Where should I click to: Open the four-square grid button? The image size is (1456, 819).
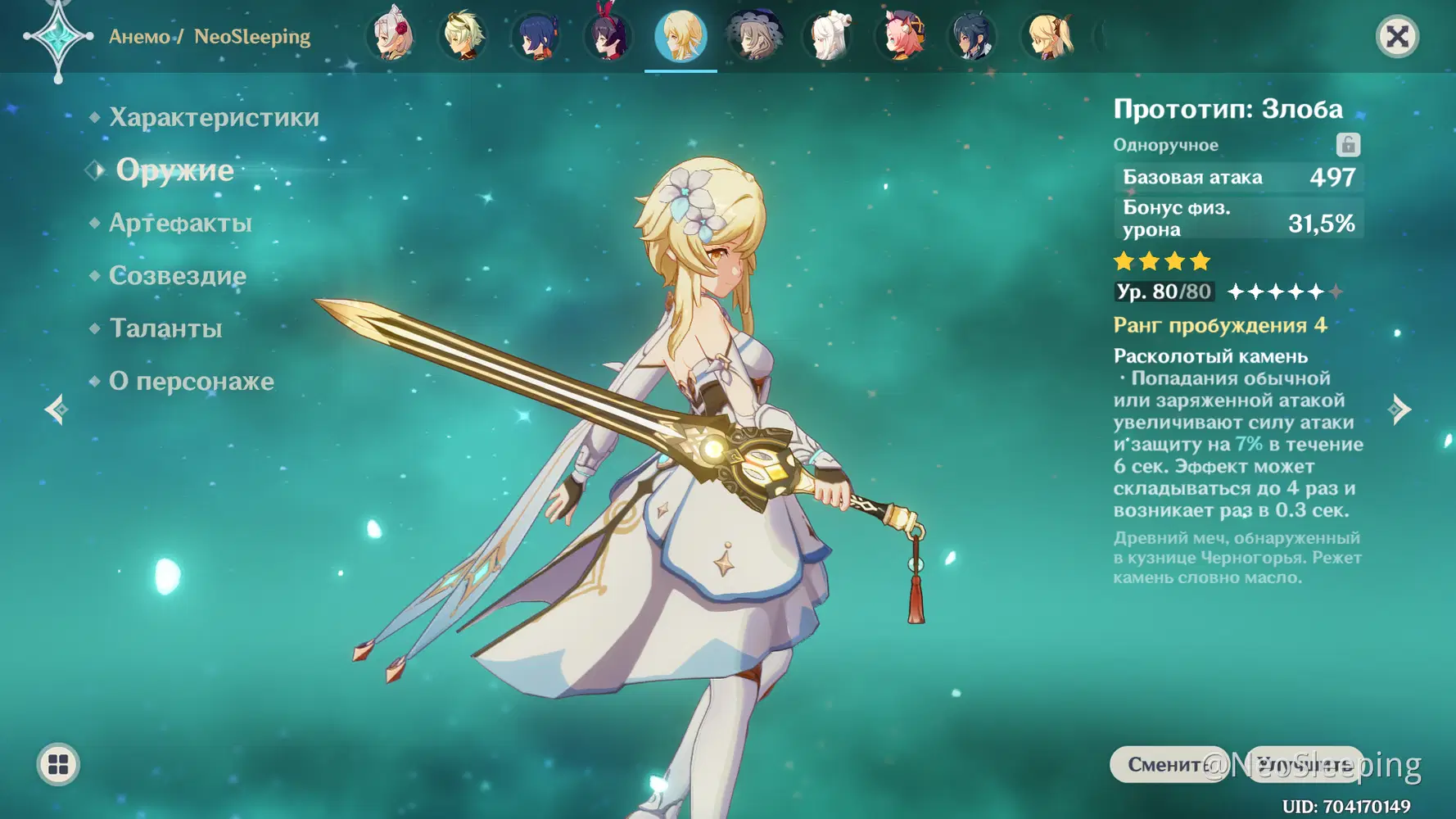(x=58, y=764)
